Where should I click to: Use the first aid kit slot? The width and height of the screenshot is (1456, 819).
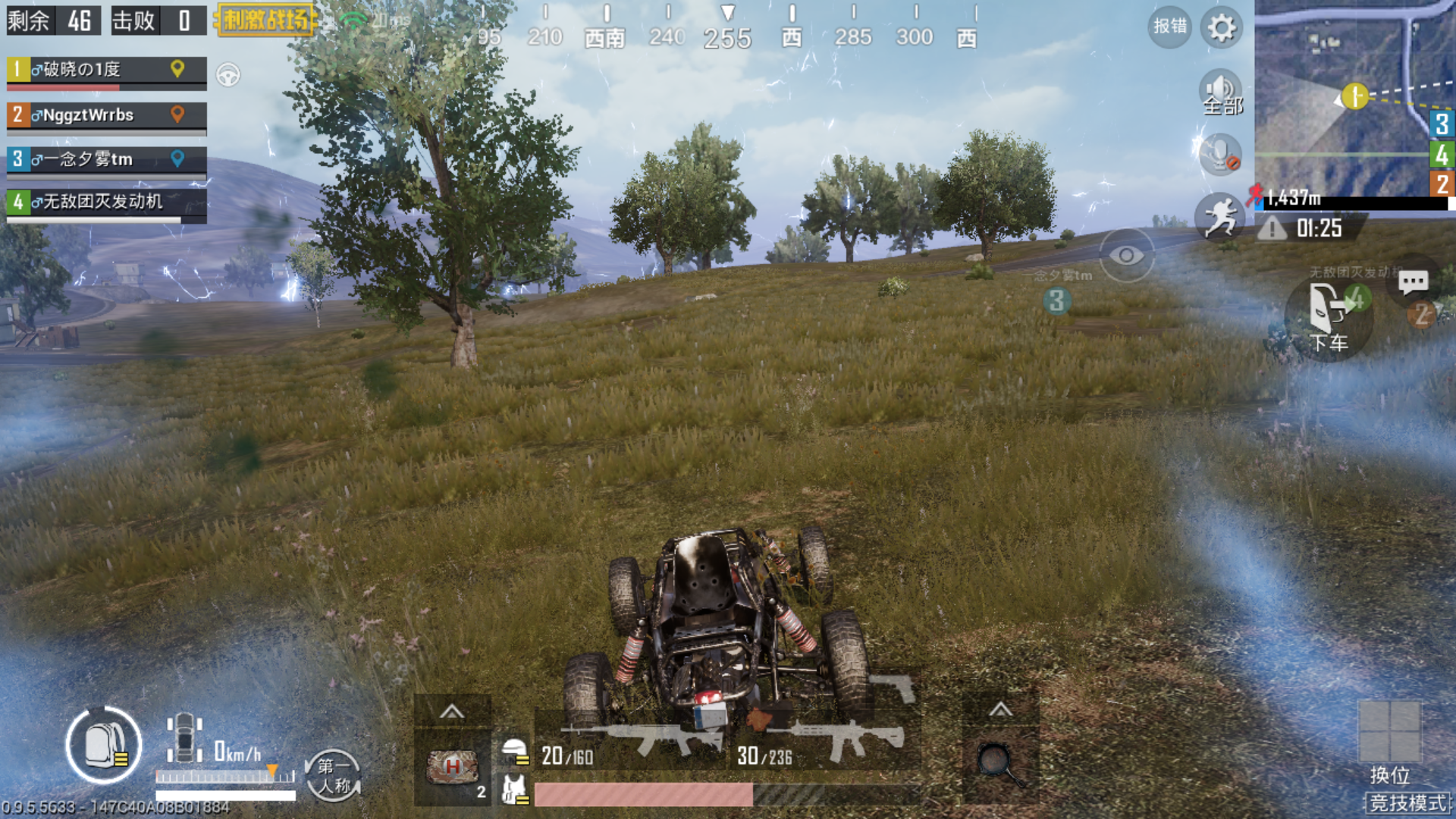point(453,767)
